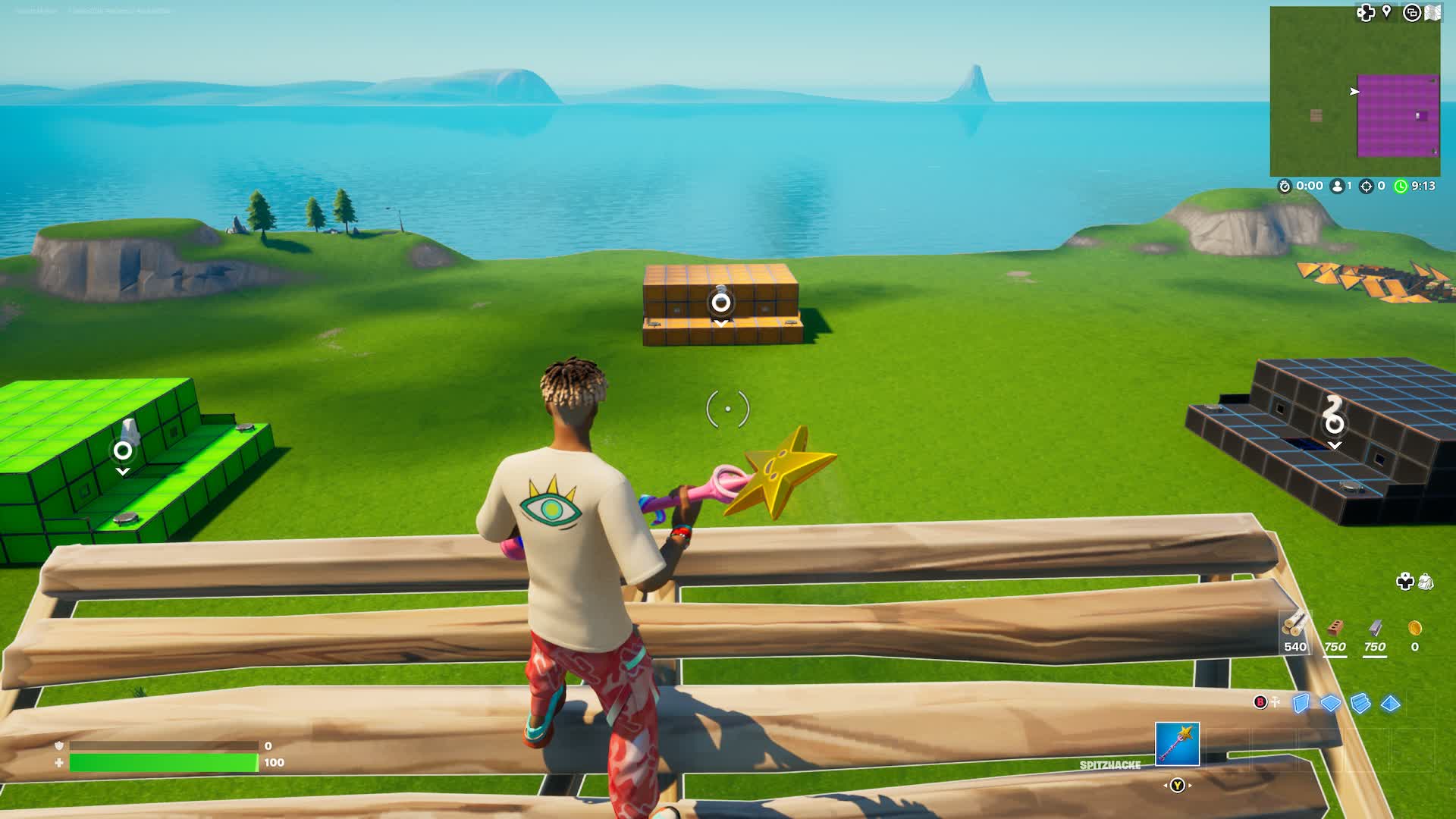The image size is (1456, 819).
Task: Click the screen-swap icon next to the minimap
Action: coord(1411,13)
